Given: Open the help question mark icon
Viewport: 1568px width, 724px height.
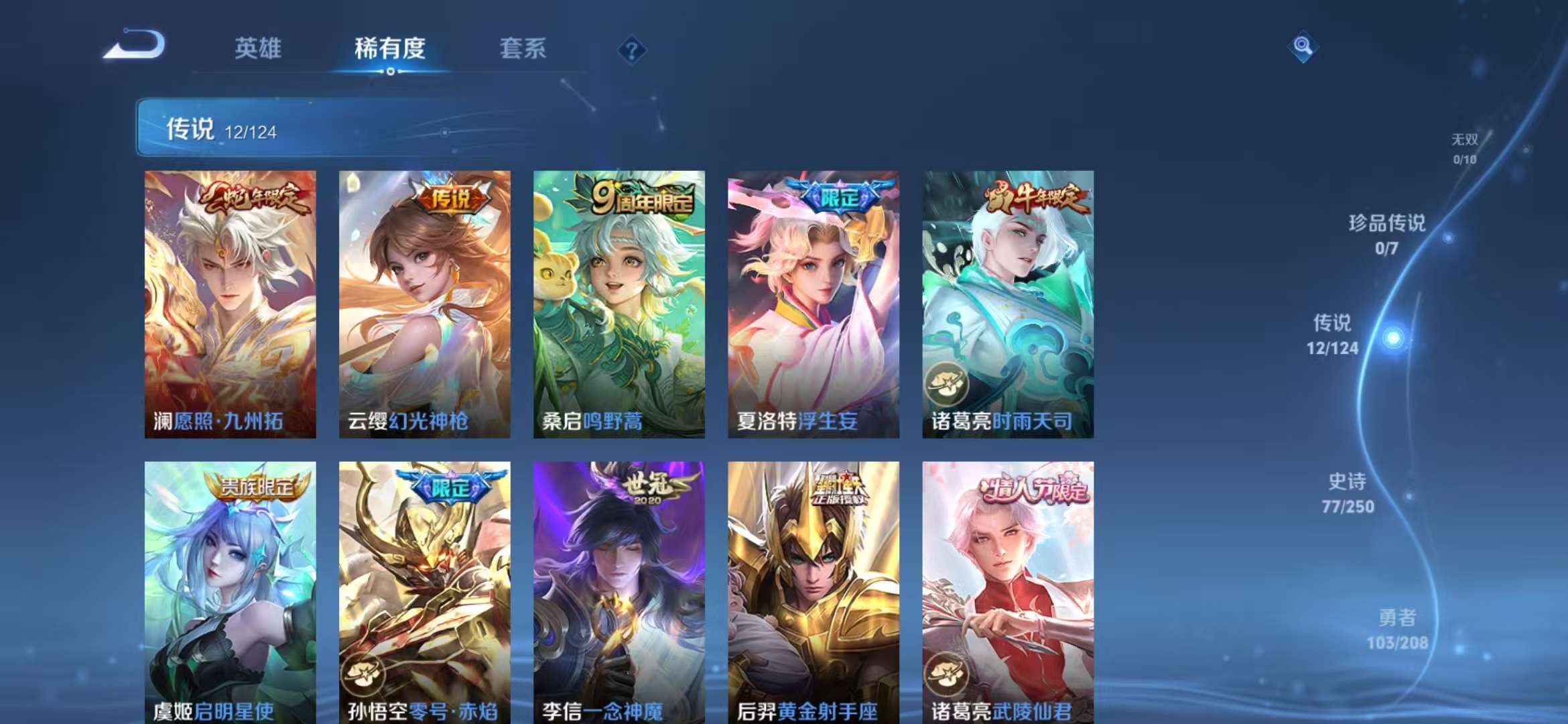Looking at the screenshot, I should point(633,50).
